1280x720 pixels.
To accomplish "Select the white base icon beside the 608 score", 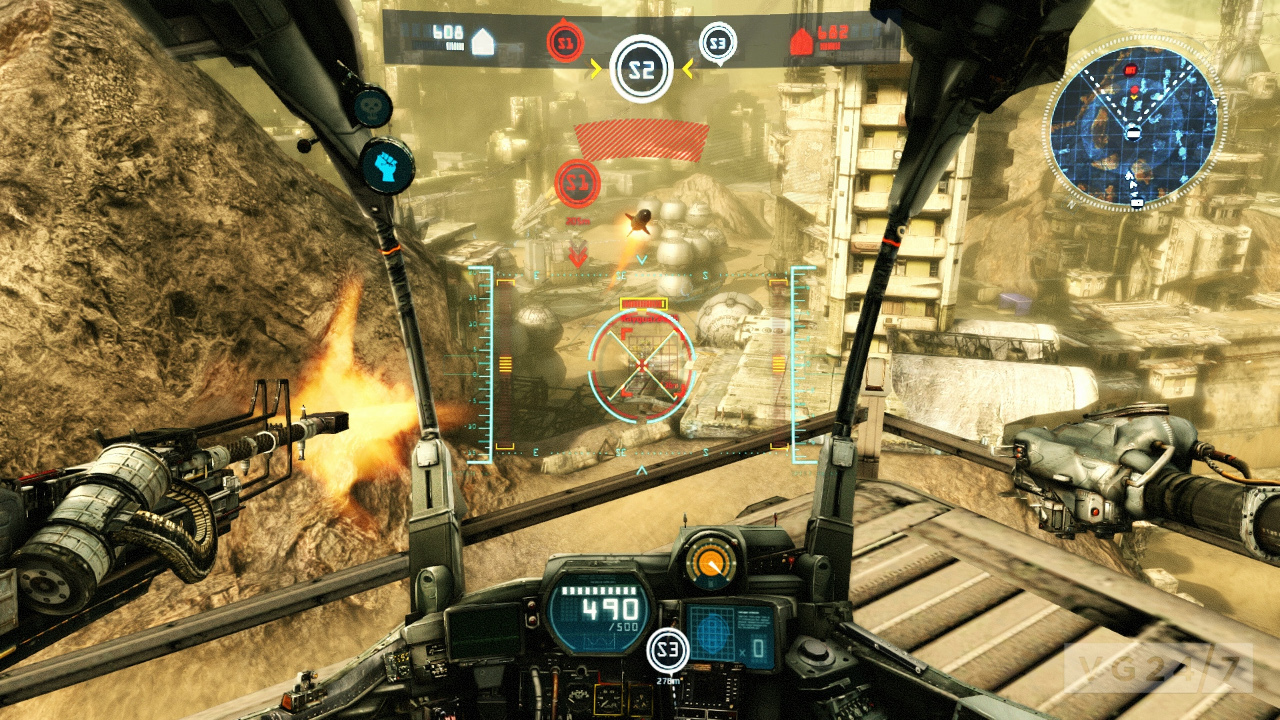I will [483, 40].
